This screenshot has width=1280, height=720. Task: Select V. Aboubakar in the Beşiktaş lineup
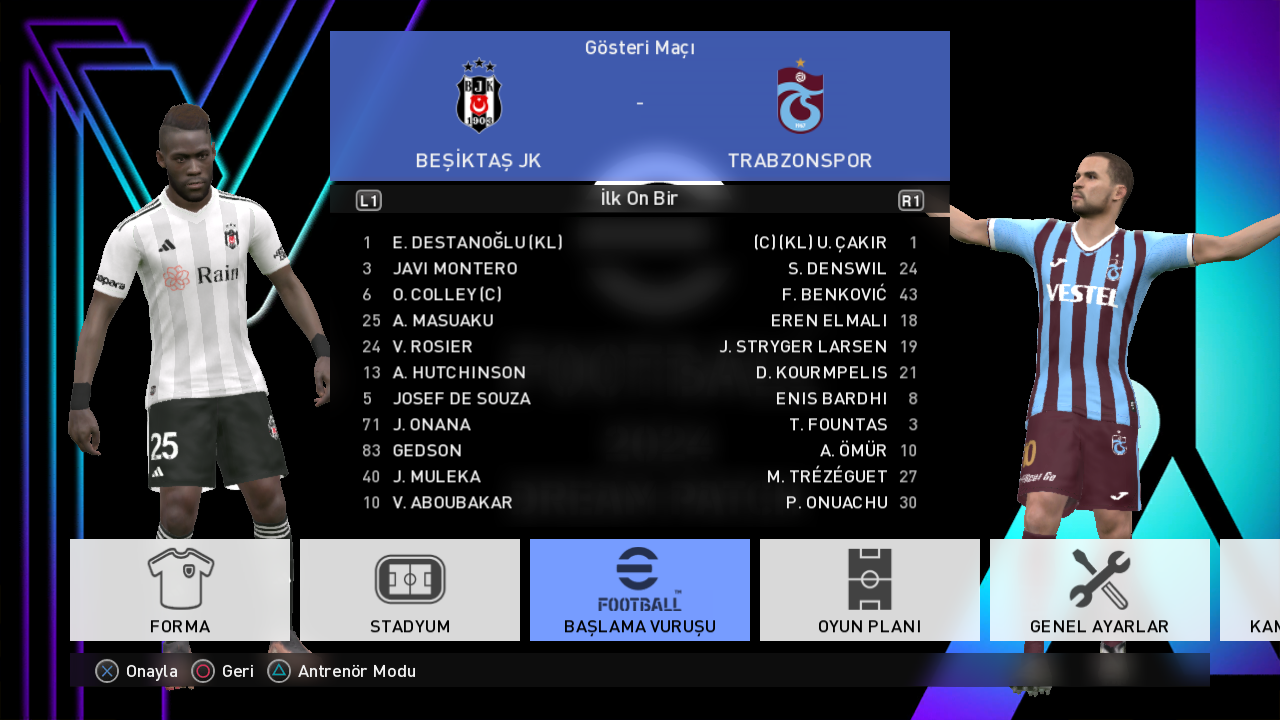coord(452,503)
